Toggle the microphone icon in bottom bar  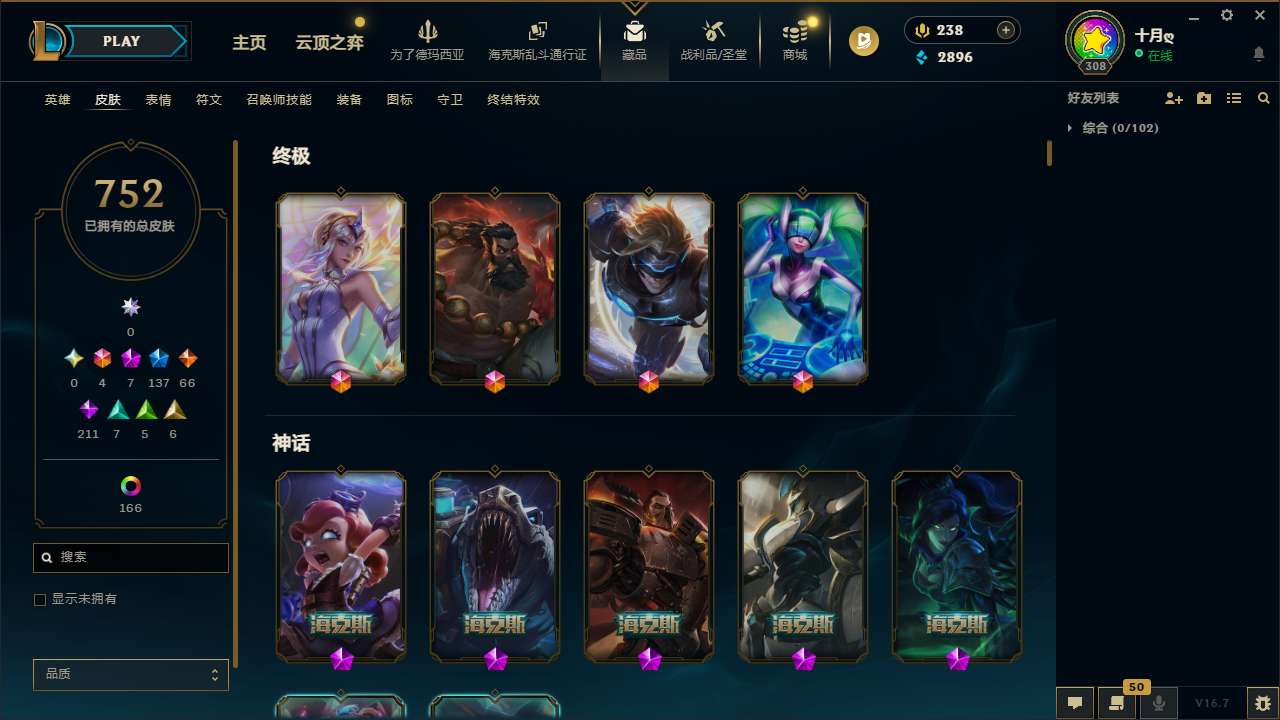[x=1158, y=702]
